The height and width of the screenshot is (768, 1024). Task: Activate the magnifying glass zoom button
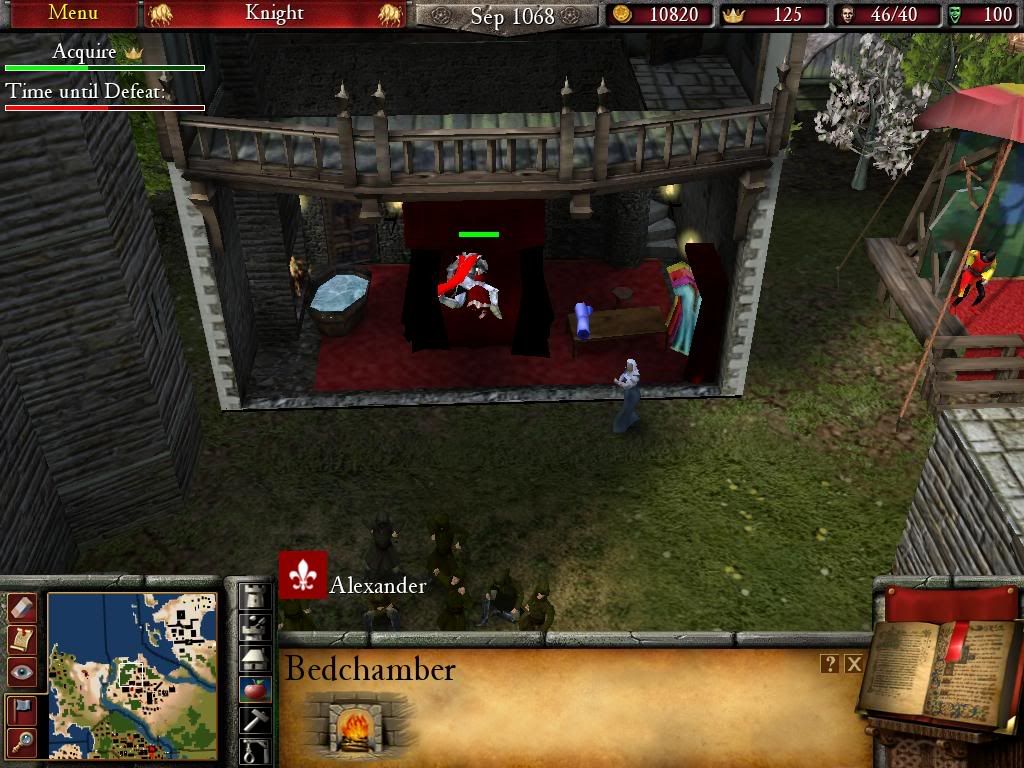tap(22, 741)
